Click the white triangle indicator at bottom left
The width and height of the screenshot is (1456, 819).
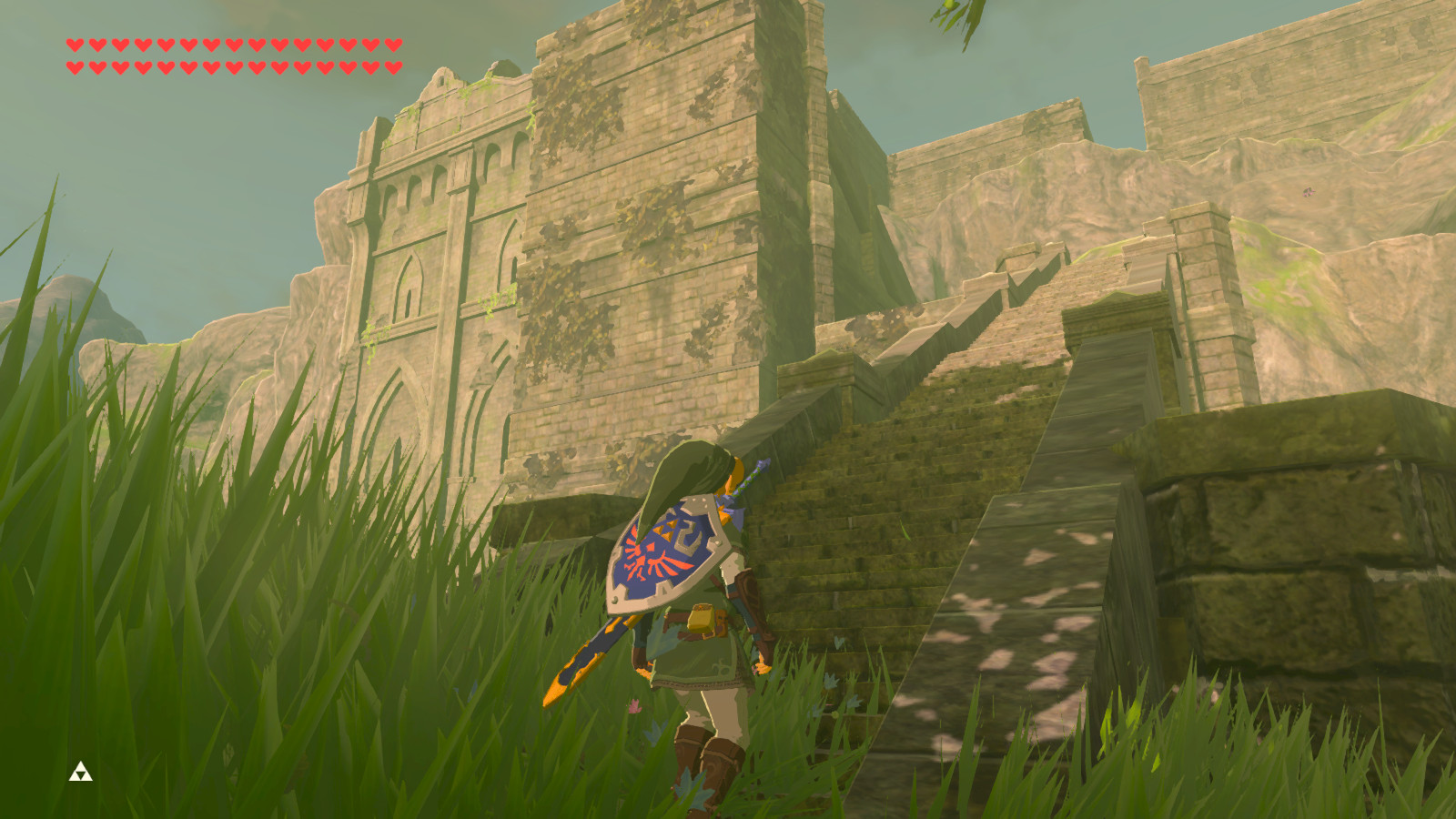tap(80, 773)
